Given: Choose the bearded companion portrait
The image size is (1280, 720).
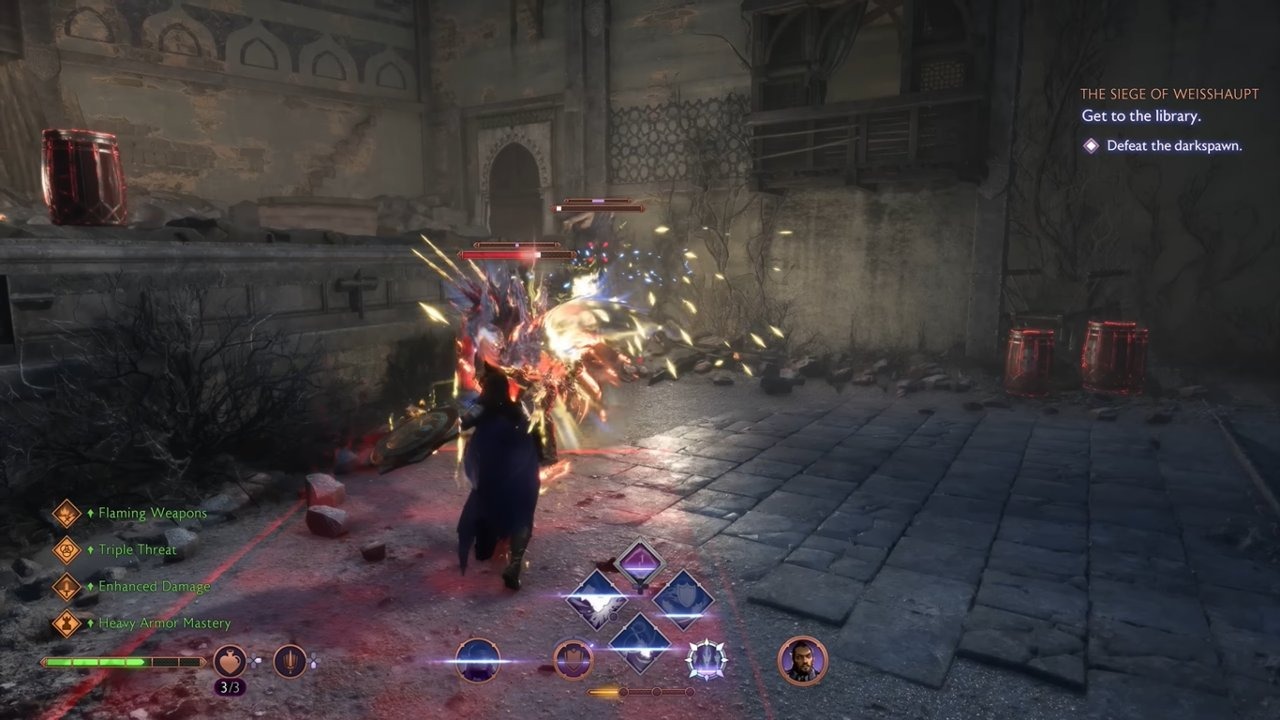Looking at the screenshot, I should click(x=802, y=660).
